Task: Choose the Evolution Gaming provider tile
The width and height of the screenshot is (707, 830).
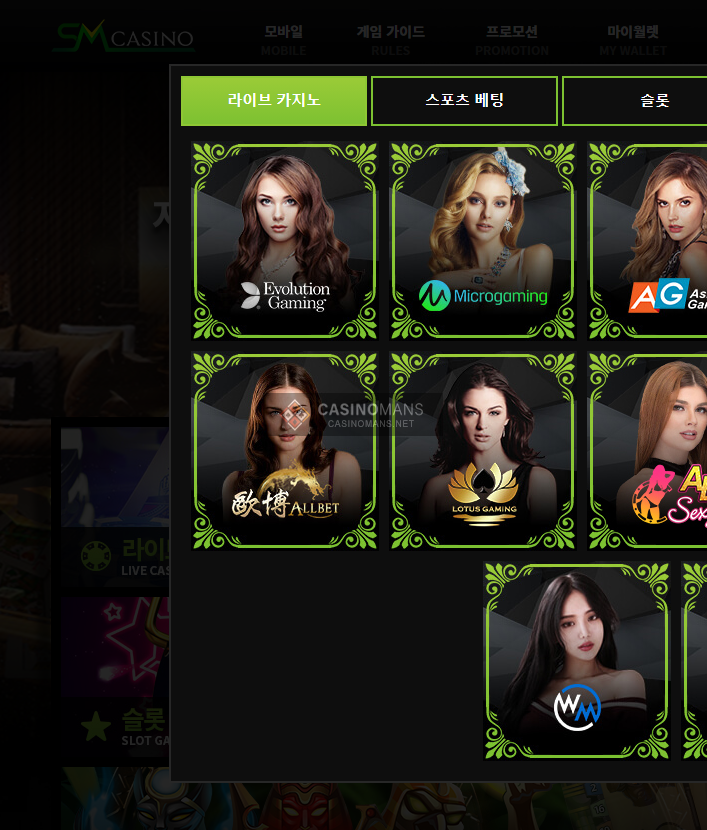Action: tap(285, 241)
